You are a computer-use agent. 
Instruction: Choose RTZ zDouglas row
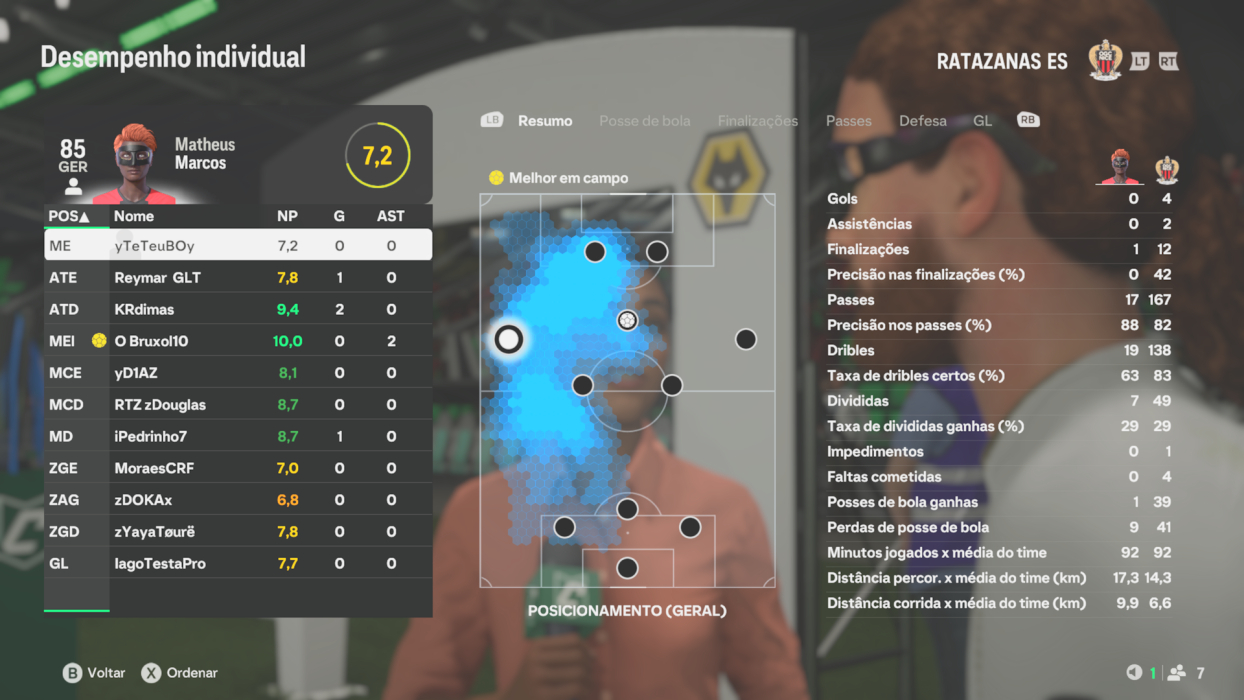(x=238, y=405)
